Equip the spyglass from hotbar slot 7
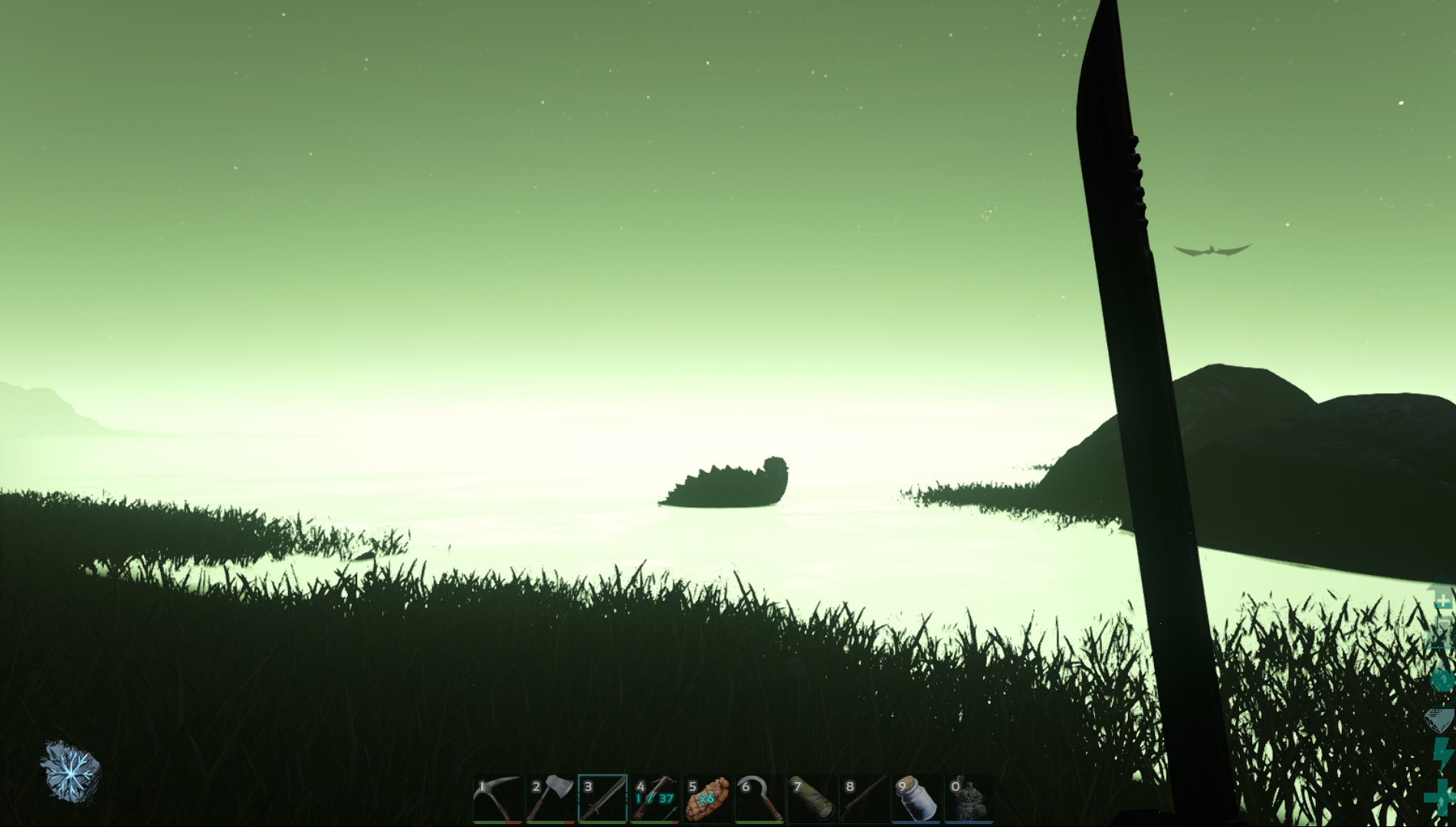 (812, 799)
